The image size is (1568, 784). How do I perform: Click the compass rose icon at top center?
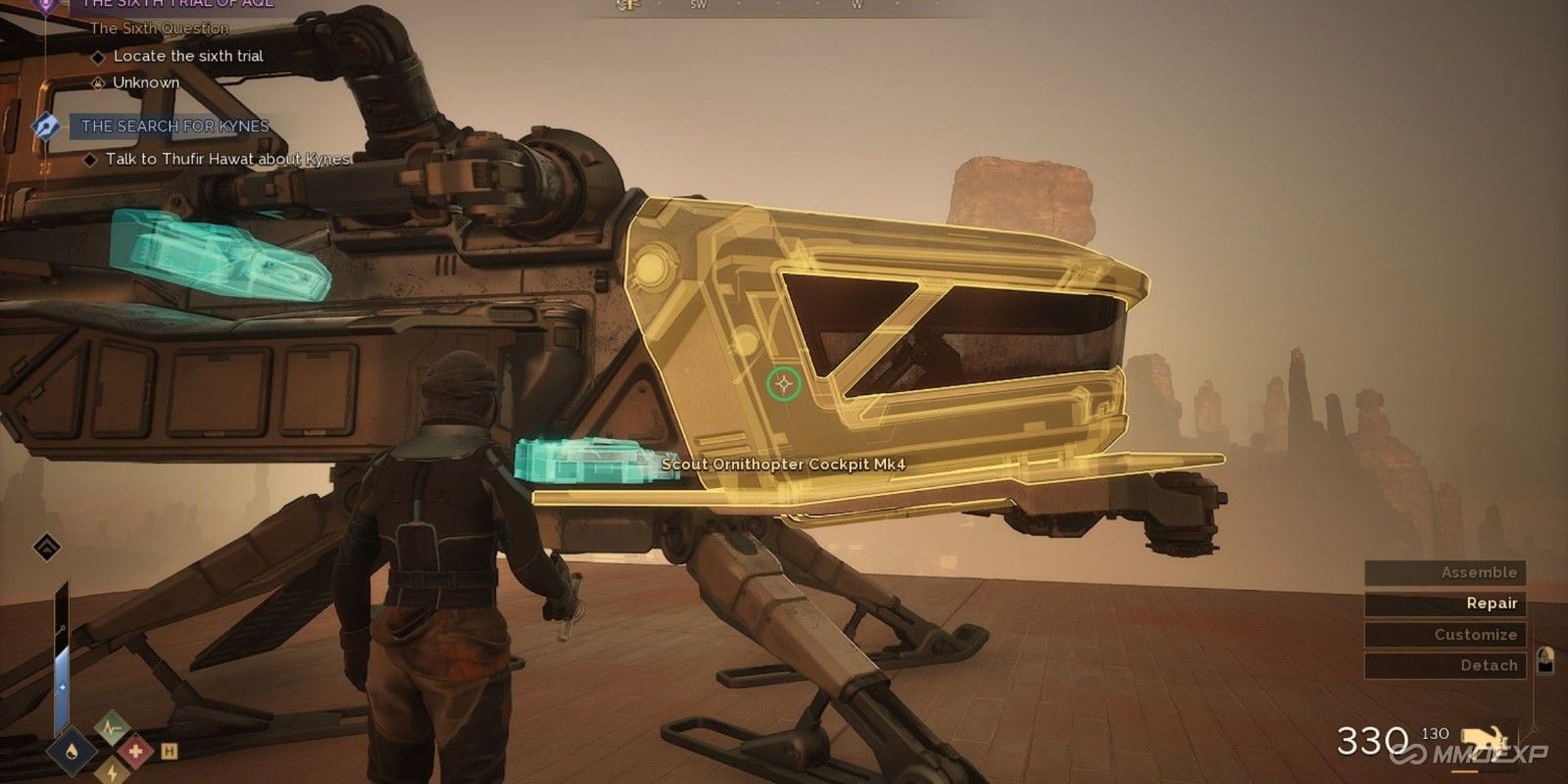coord(627,6)
